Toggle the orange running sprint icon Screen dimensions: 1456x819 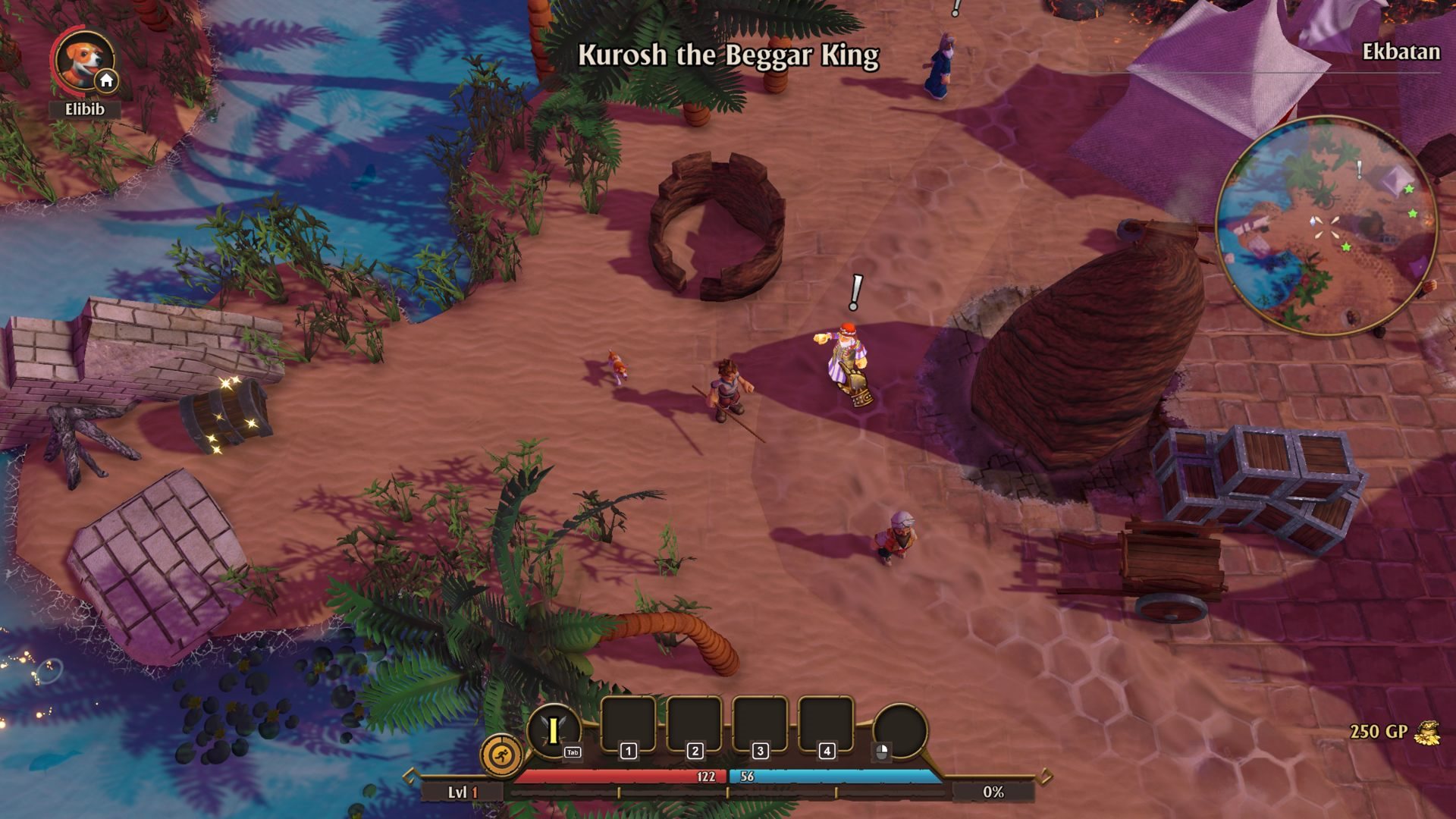coord(501,755)
